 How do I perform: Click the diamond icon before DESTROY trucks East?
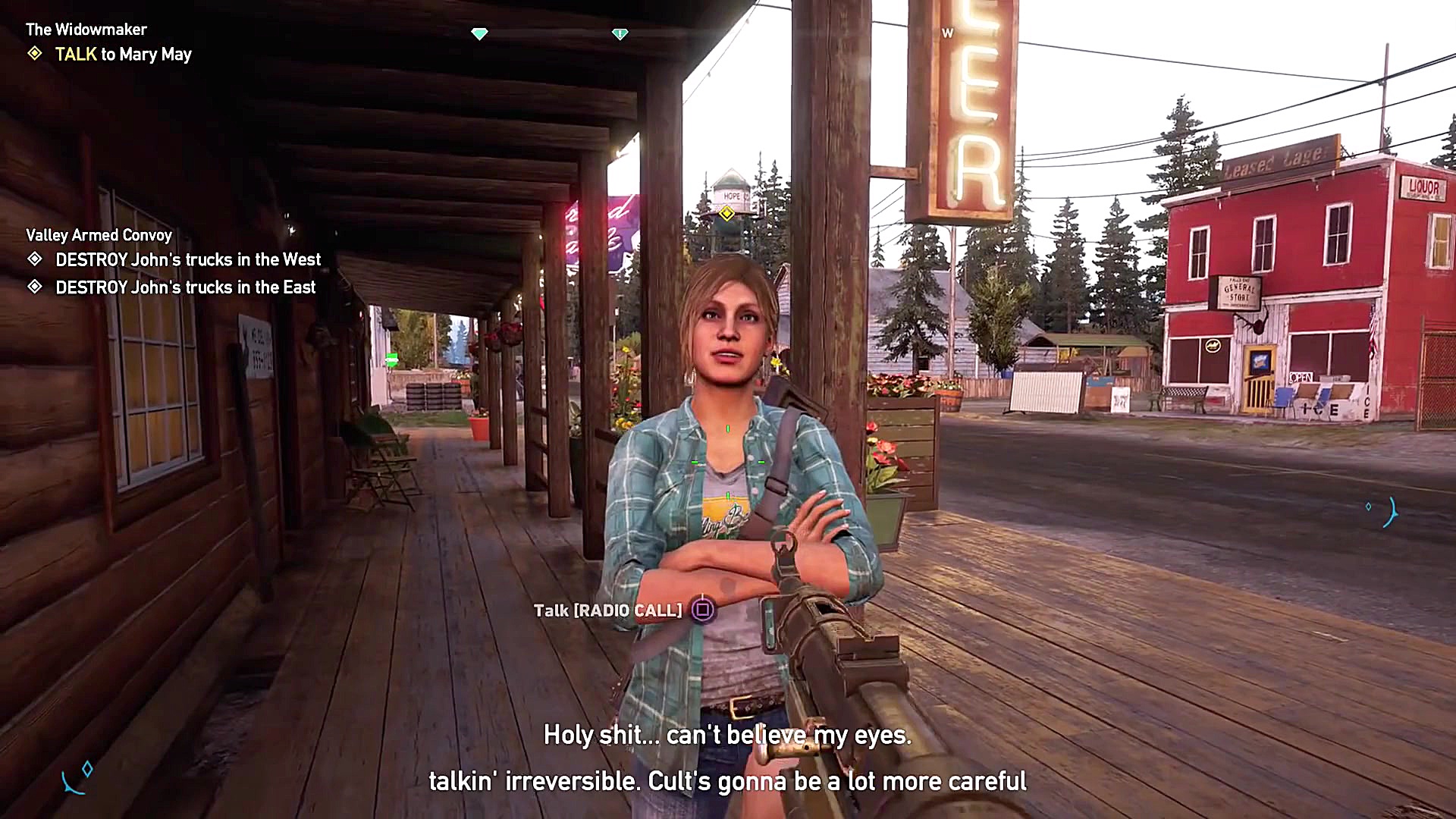click(x=35, y=287)
